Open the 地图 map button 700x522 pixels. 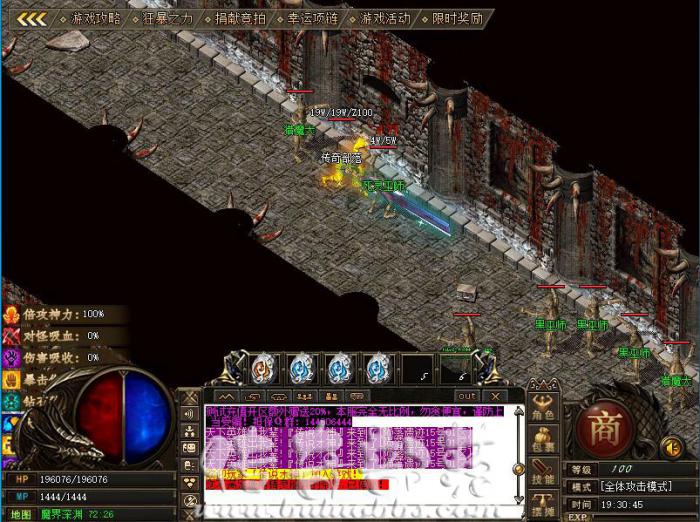coord(19,513)
